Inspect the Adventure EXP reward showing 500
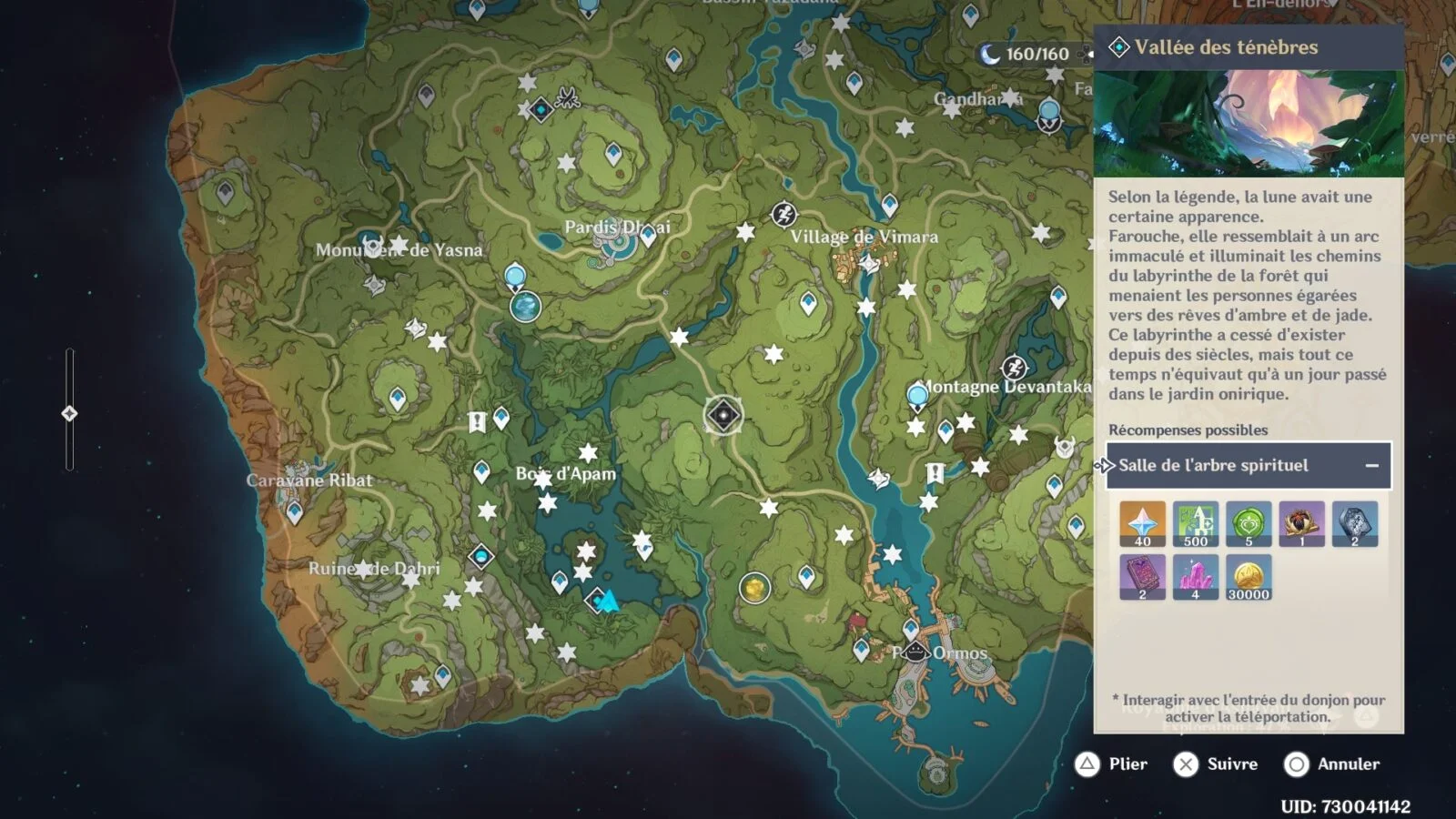Image resolution: width=1456 pixels, height=819 pixels. point(1195,523)
